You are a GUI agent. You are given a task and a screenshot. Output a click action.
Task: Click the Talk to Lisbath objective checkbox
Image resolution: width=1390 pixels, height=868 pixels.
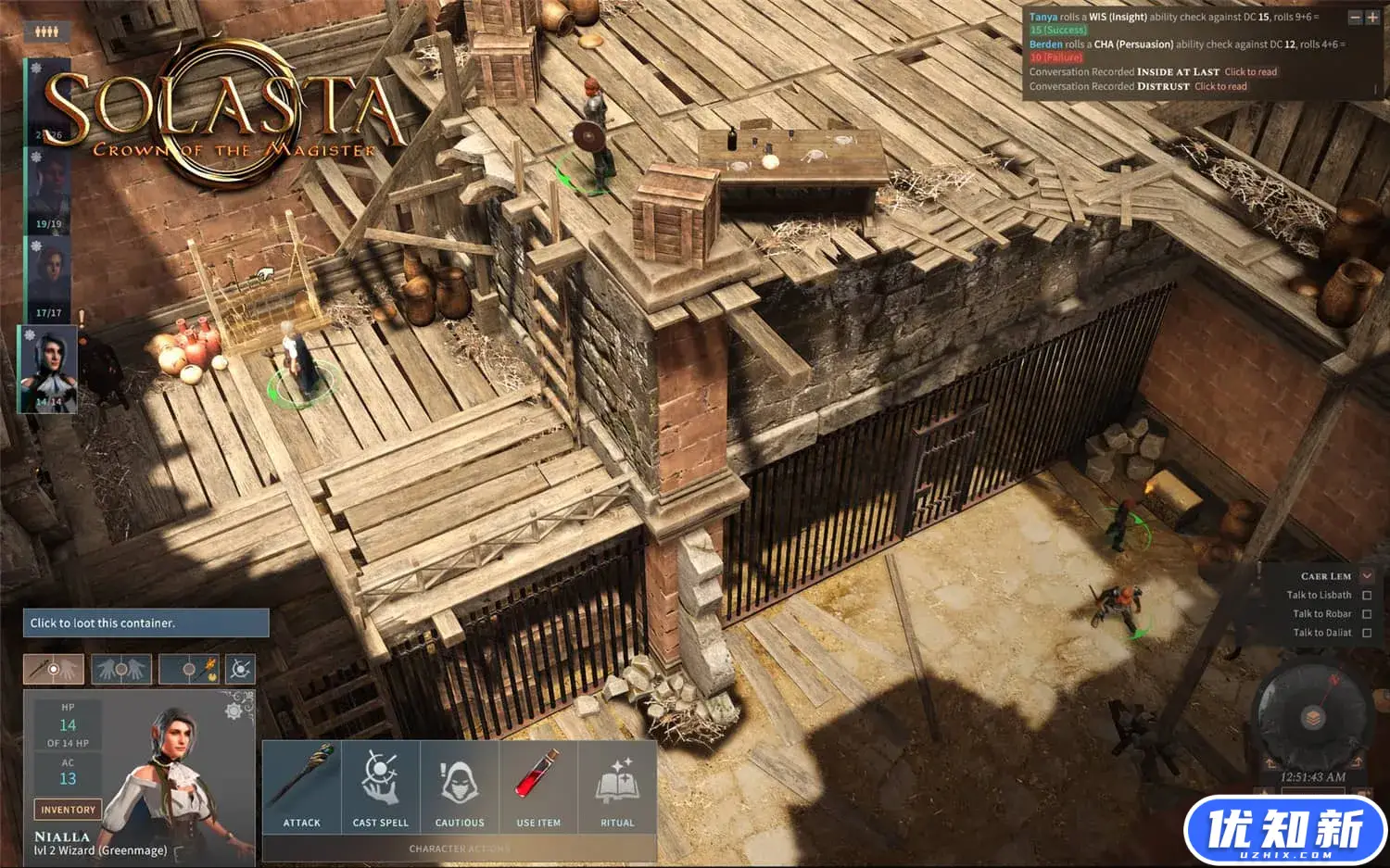click(1367, 596)
